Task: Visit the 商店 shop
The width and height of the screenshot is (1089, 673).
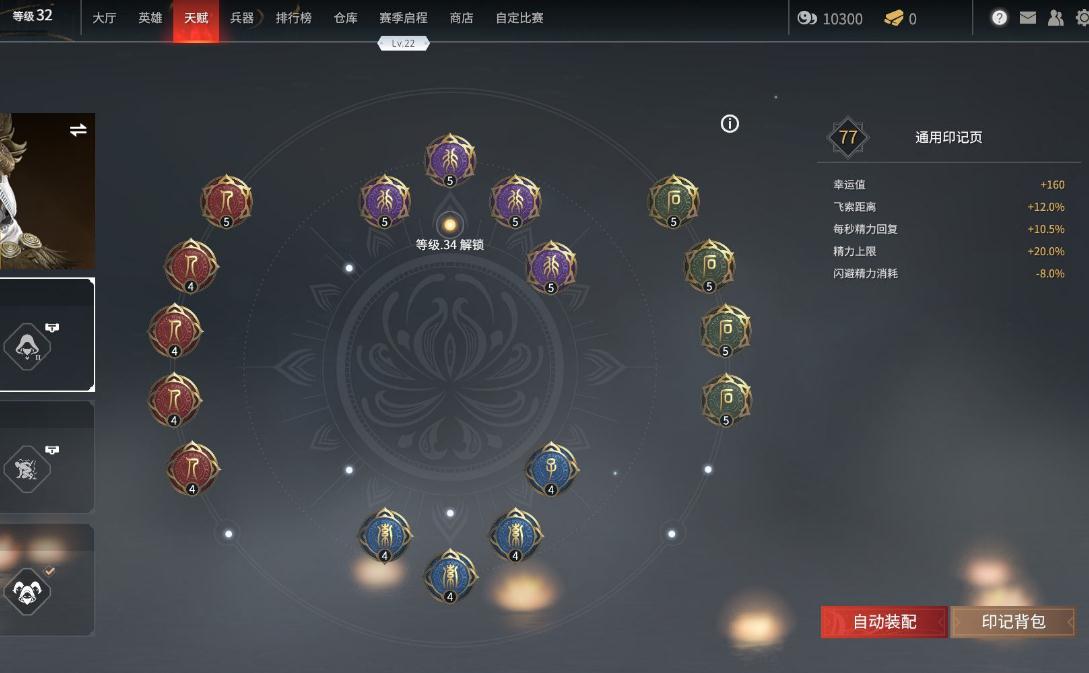Action: pyautogui.click(x=461, y=18)
